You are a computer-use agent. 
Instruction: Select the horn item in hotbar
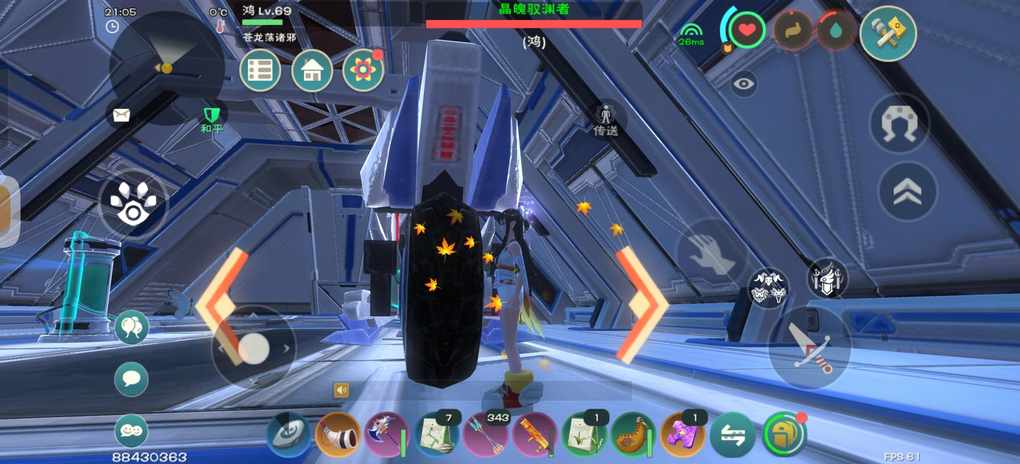click(338, 435)
